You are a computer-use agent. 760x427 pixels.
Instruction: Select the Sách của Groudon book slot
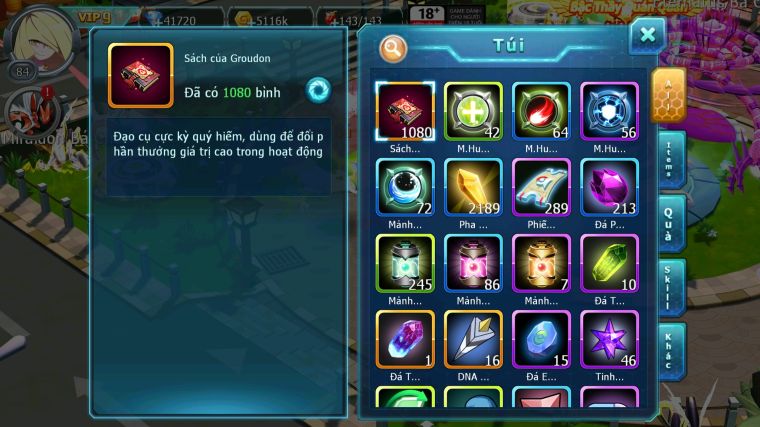405,110
